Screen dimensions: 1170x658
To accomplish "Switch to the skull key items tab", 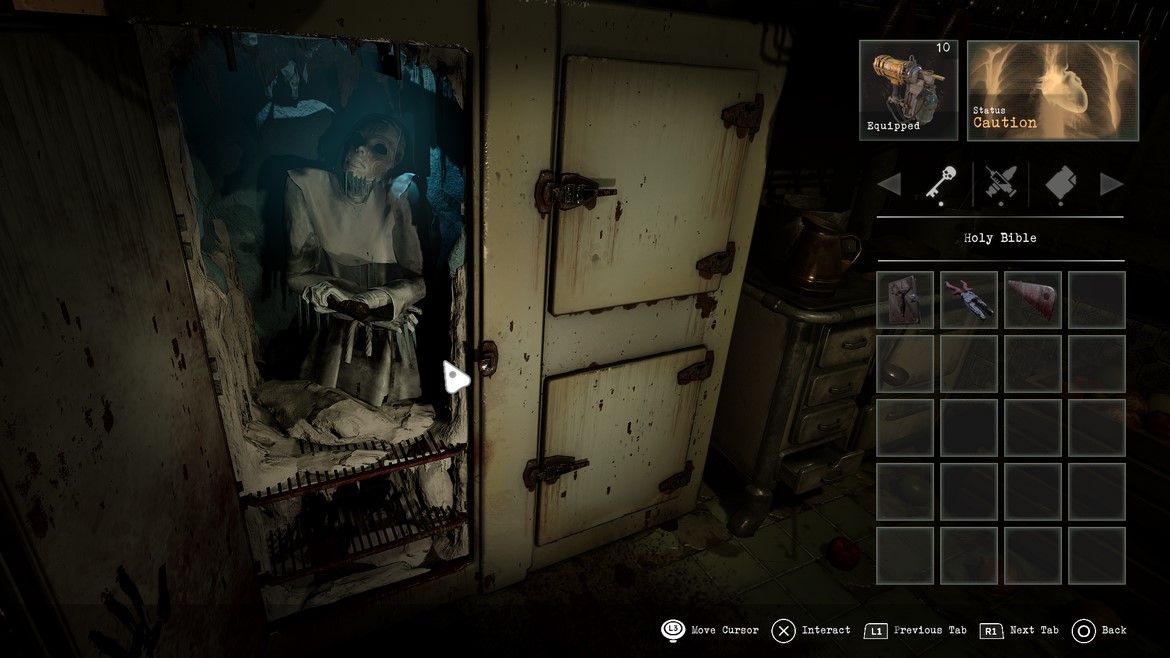I will pyautogui.click(x=939, y=184).
